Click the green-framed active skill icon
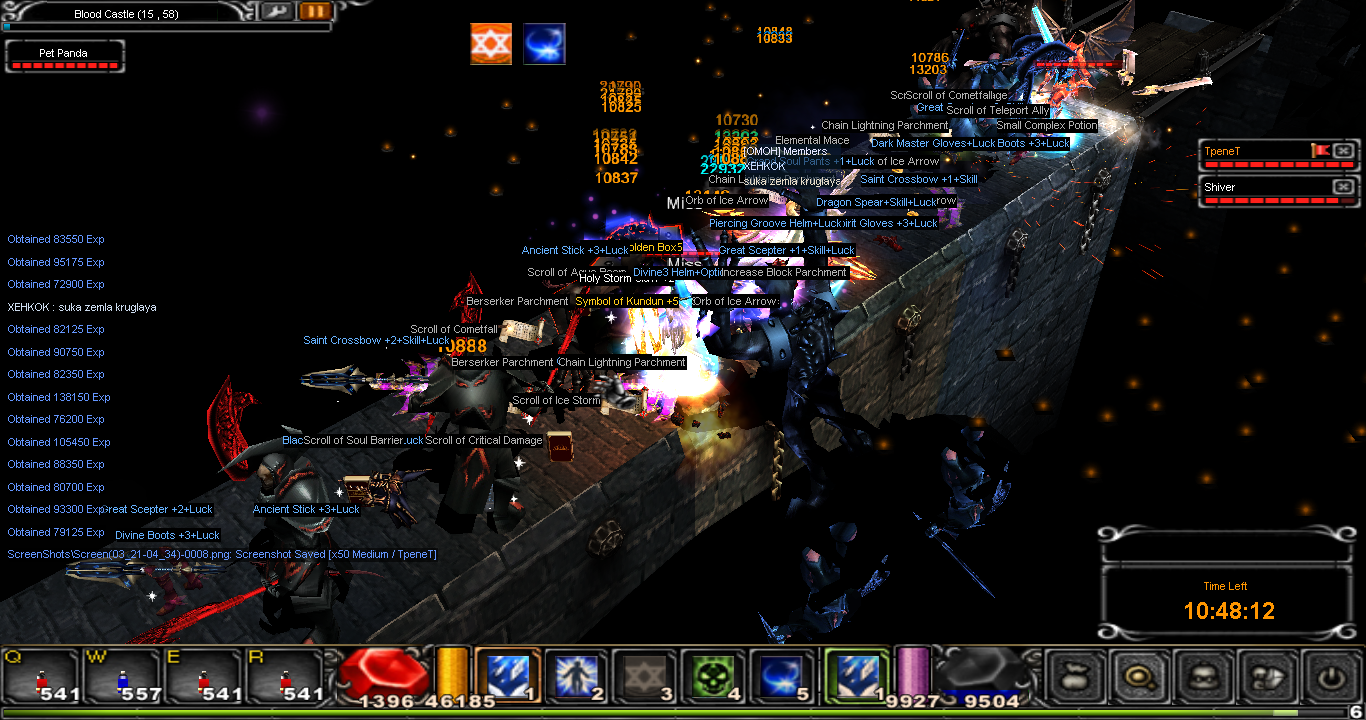 [856, 677]
